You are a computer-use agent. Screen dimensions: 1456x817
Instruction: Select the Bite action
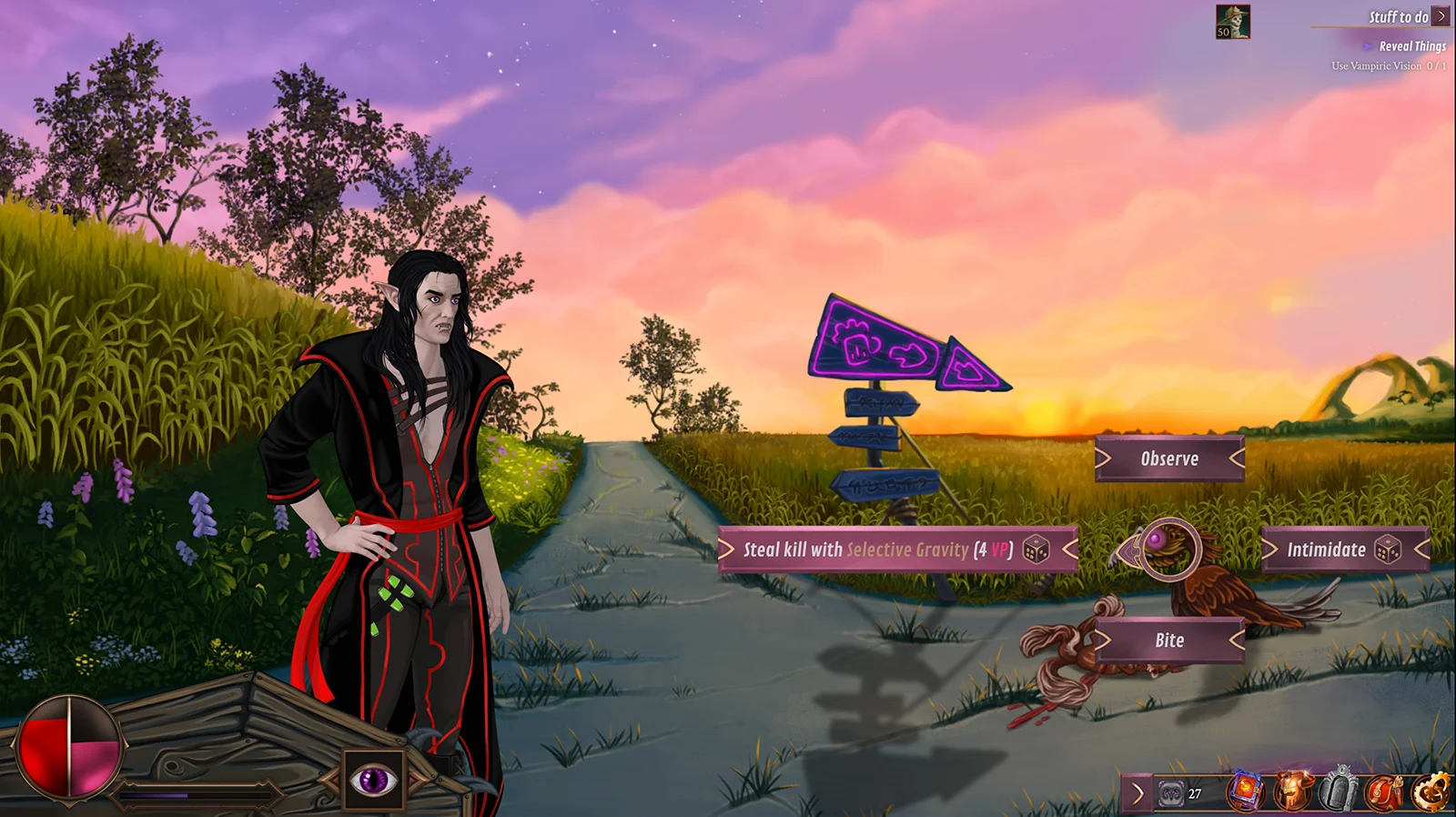click(x=1169, y=640)
